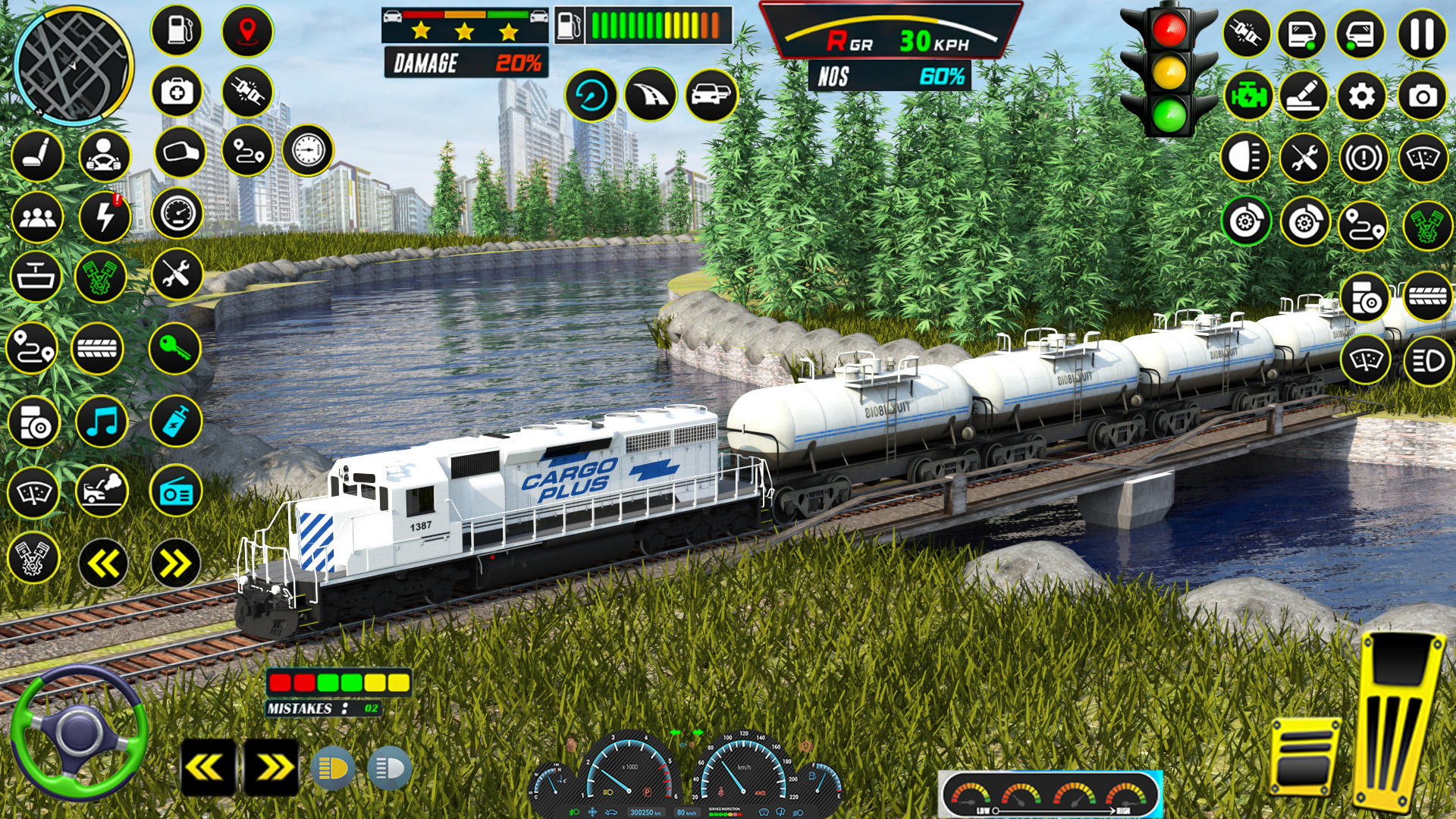Viewport: 1456px width, 819px height.
Task: Turn on the radio icon
Action: click(176, 489)
